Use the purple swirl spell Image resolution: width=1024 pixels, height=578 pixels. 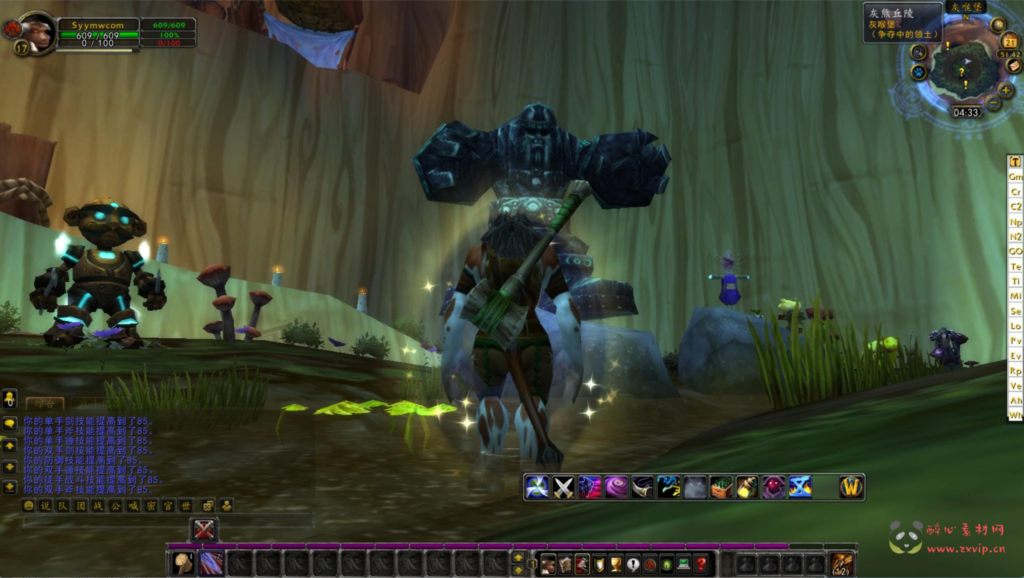(616, 487)
